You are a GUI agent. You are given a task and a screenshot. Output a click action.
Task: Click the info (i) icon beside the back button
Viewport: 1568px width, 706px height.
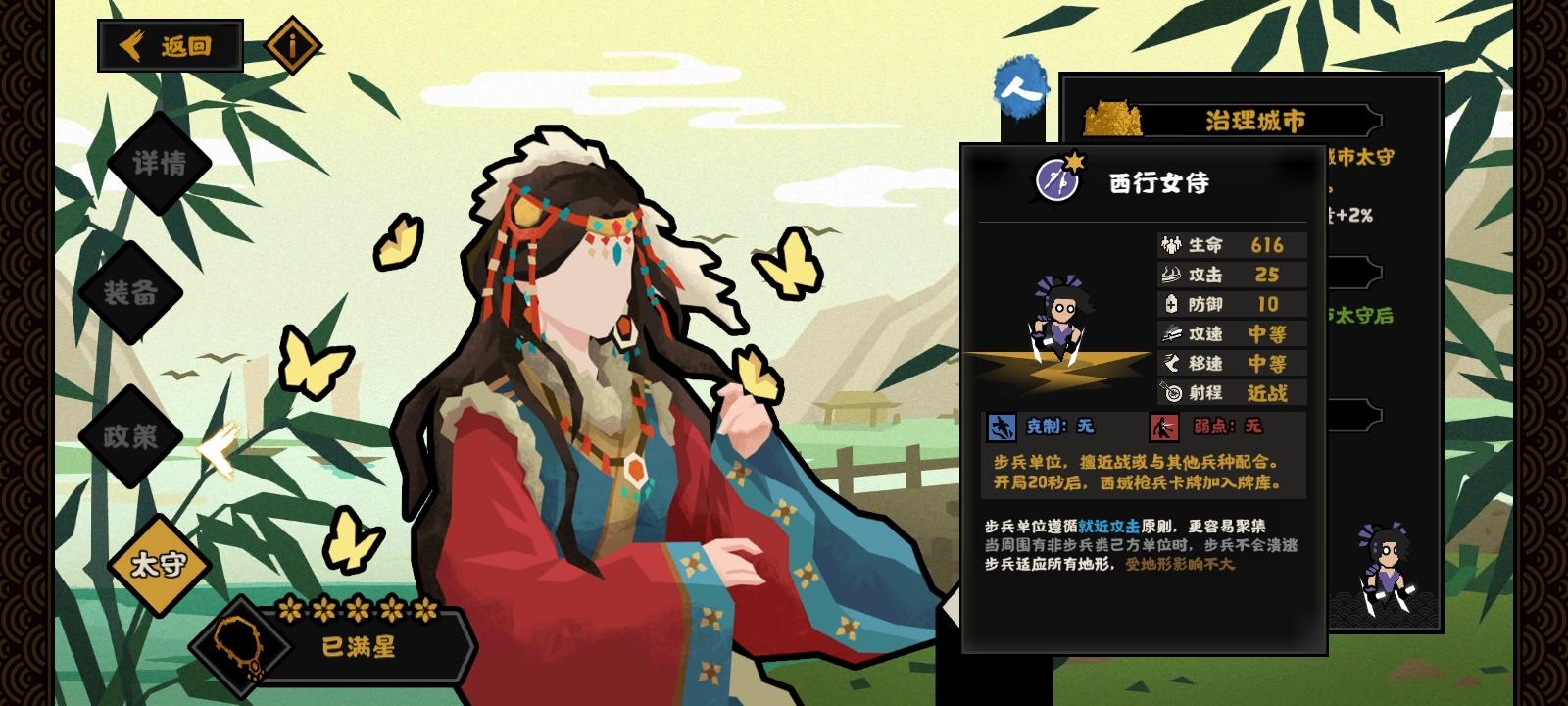[x=293, y=44]
